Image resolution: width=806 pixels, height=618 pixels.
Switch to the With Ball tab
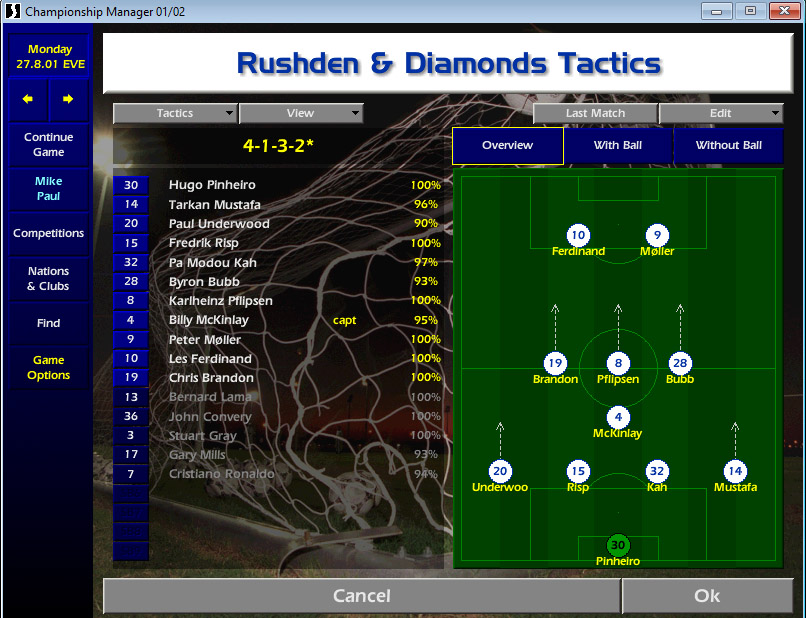click(618, 145)
